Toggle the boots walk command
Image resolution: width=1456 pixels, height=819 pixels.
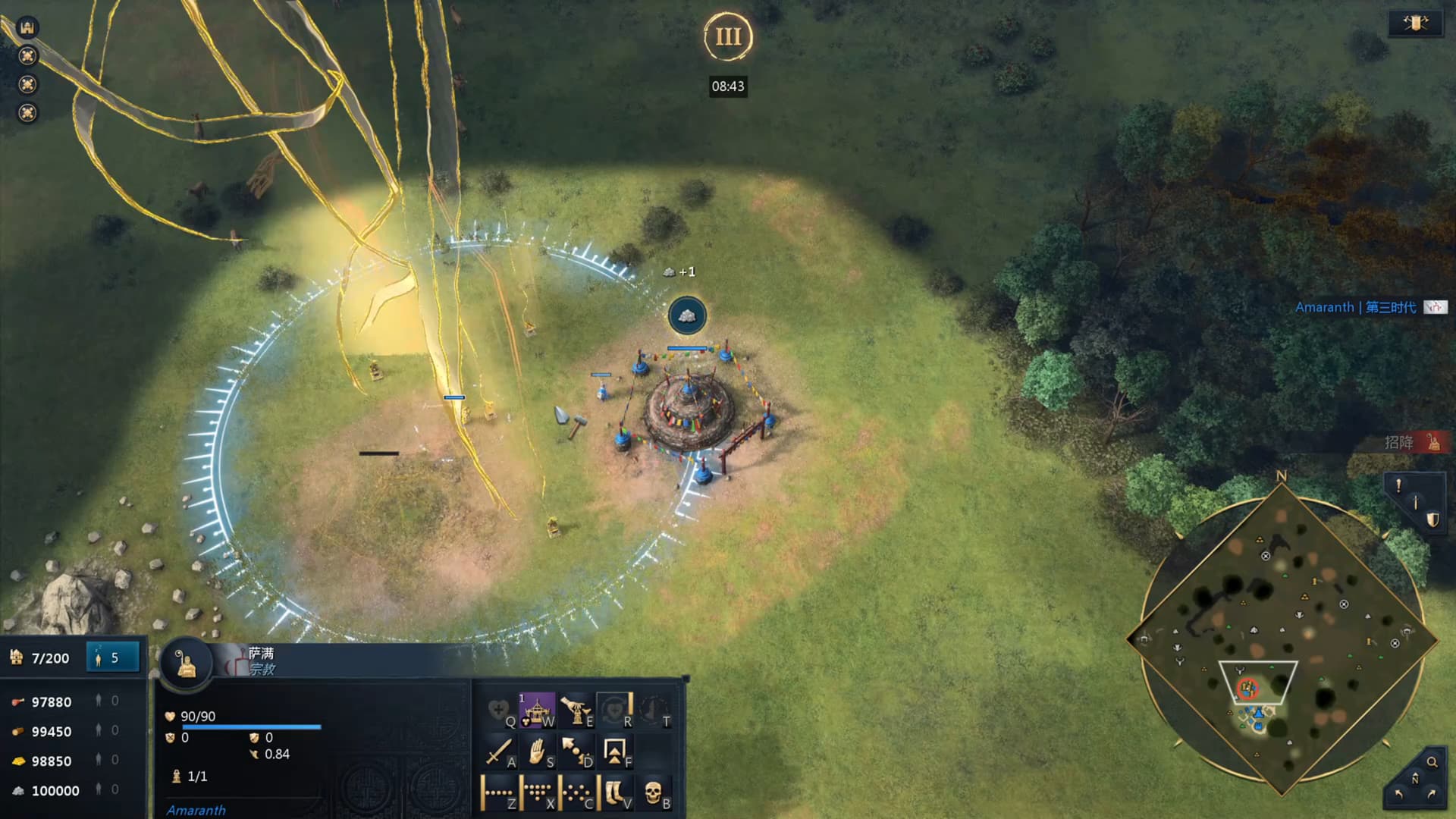tap(614, 792)
